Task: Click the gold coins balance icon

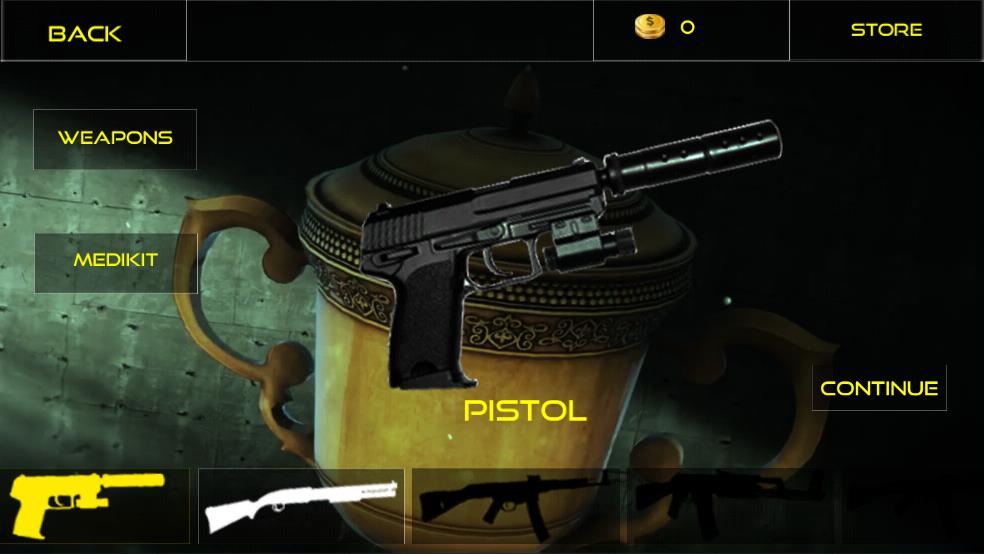Action: coord(650,27)
